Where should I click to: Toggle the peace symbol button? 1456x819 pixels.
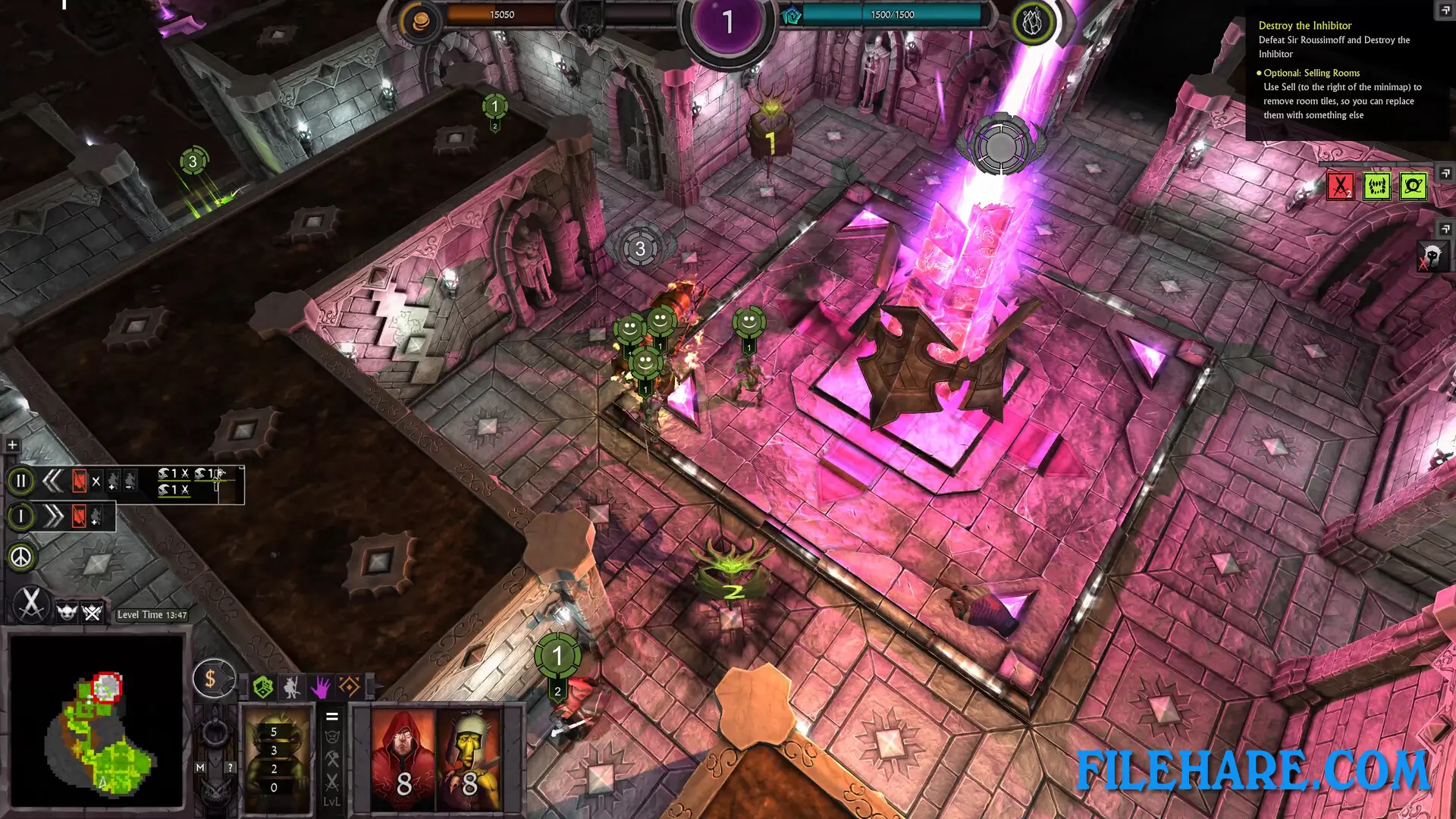tap(21, 557)
